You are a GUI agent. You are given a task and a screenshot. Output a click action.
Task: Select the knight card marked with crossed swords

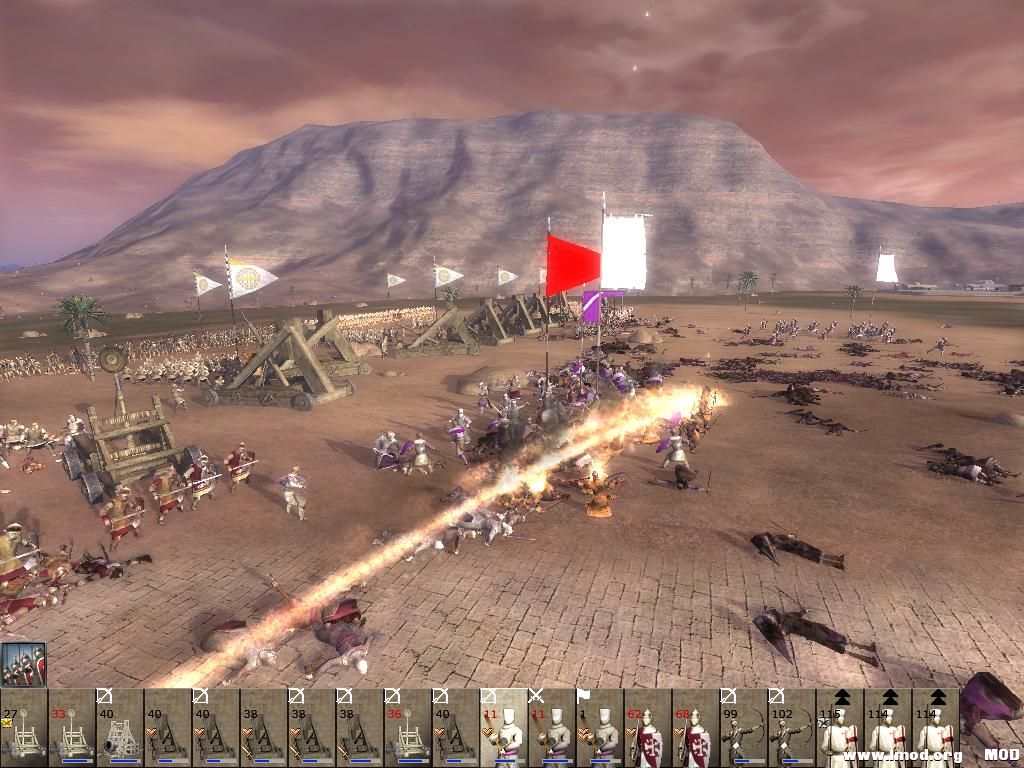(x=551, y=729)
